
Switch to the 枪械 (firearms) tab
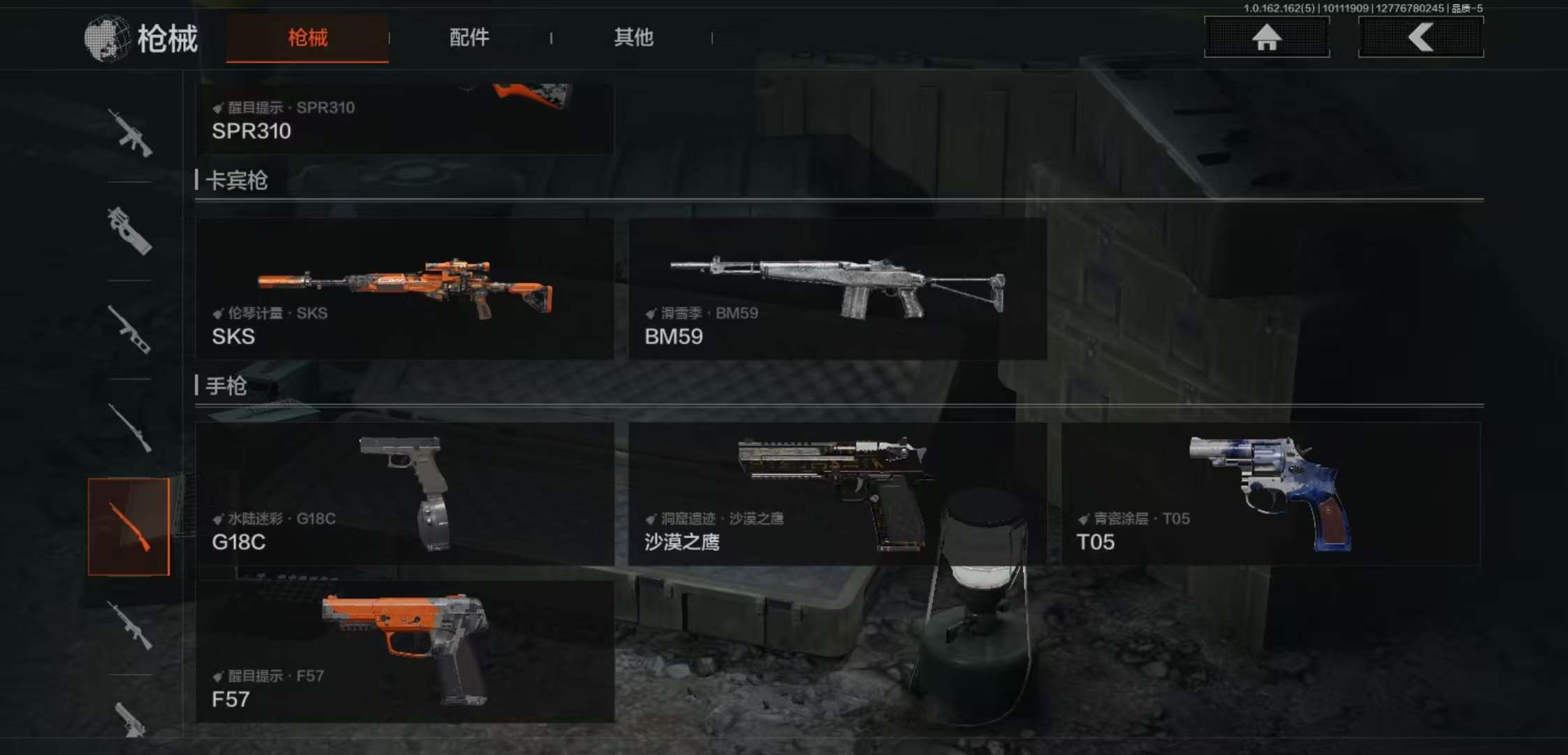(x=307, y=38)
